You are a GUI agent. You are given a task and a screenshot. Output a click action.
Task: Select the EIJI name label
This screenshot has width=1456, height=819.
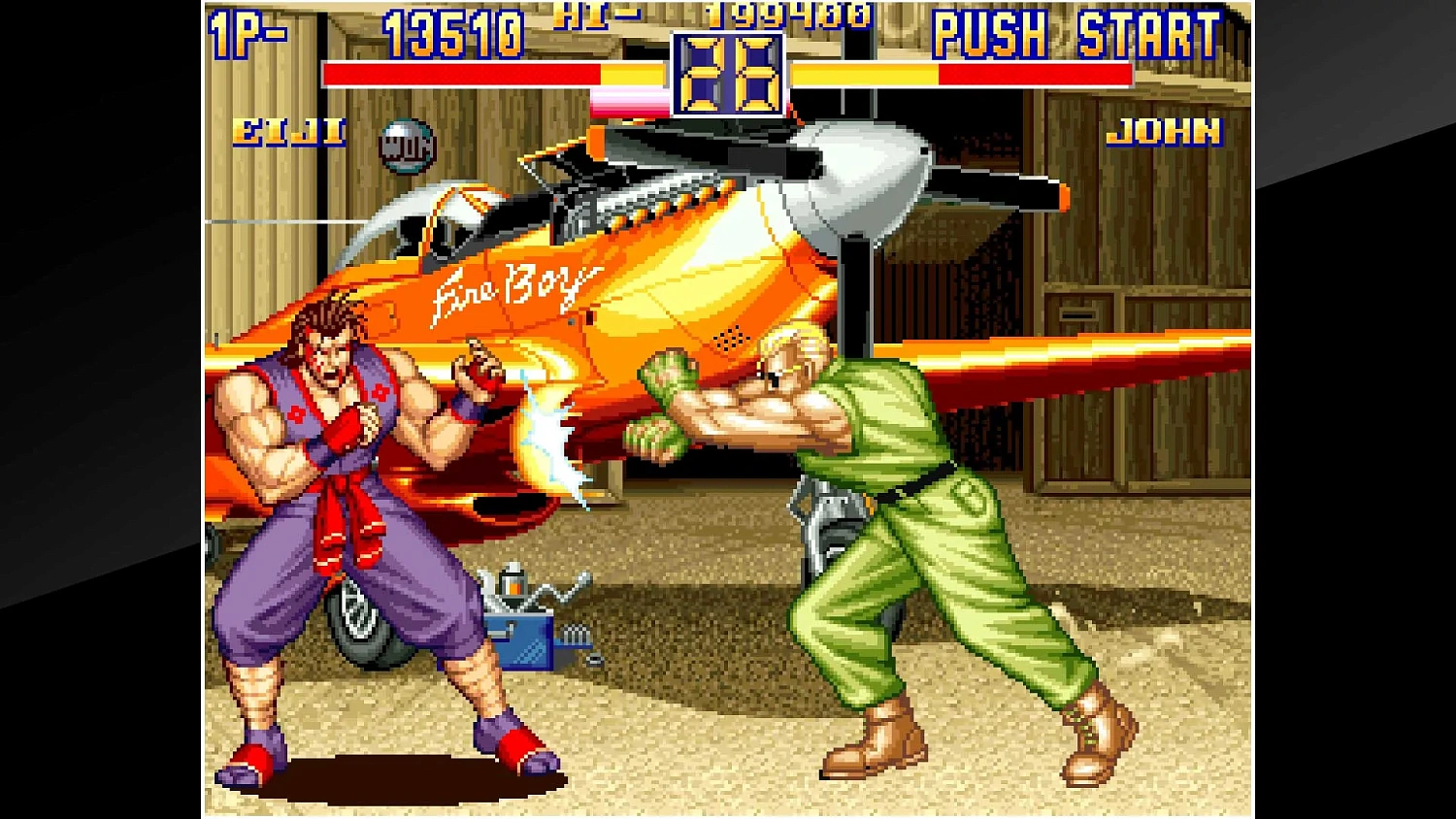click(286, 132)
